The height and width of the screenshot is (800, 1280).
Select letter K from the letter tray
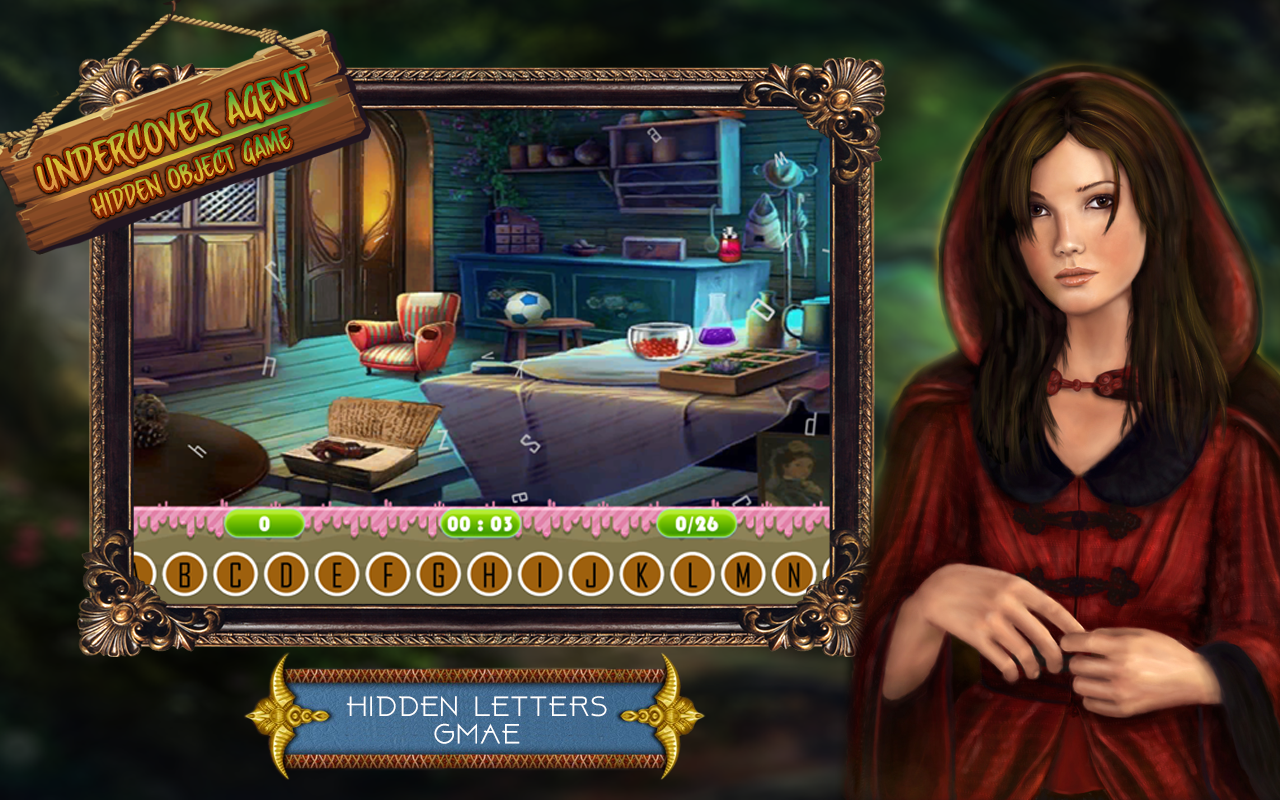(641, 573)
